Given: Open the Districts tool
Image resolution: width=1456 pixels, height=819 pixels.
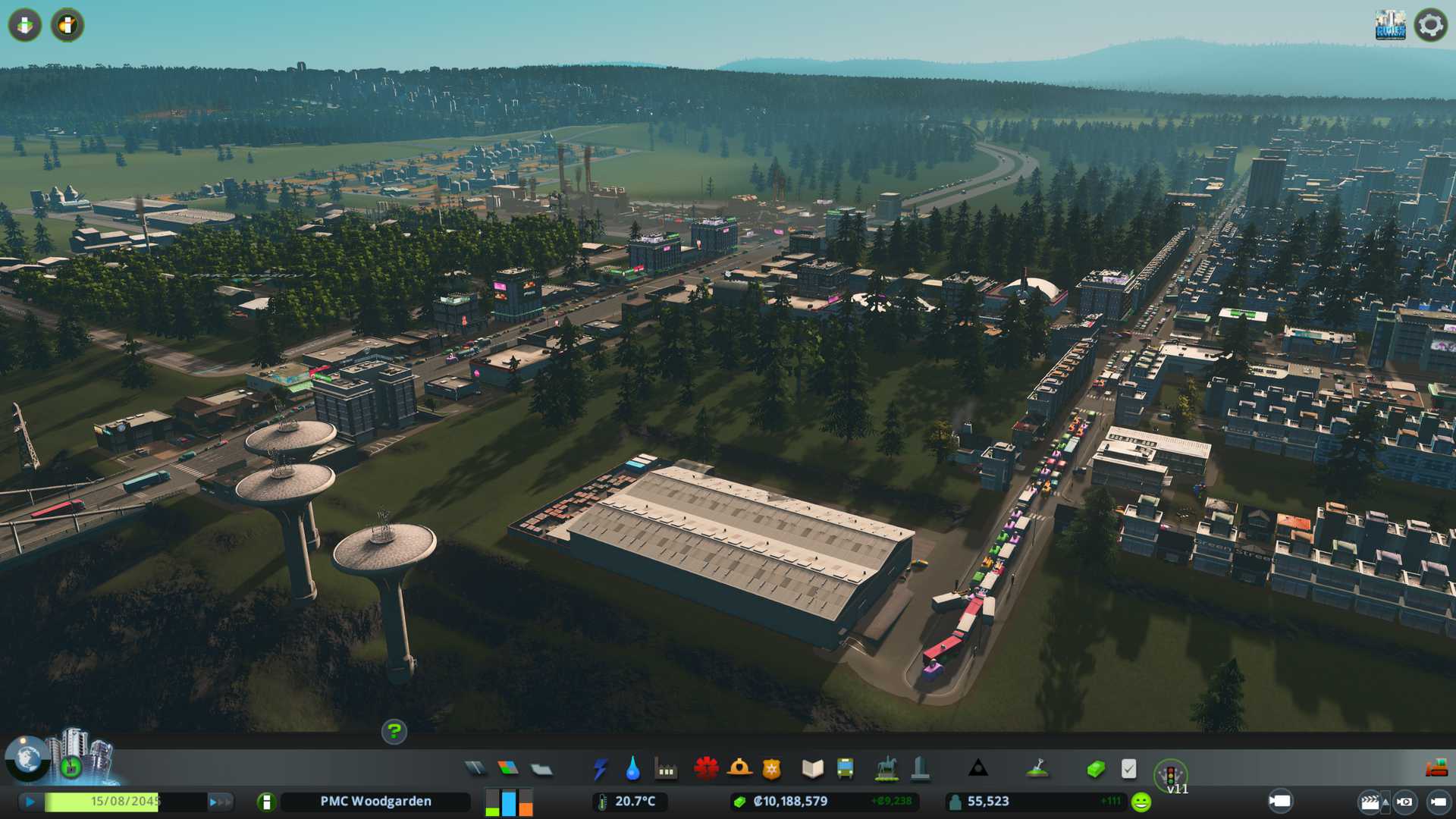Looking at the screenshot, I should click(x=541, y=769).
